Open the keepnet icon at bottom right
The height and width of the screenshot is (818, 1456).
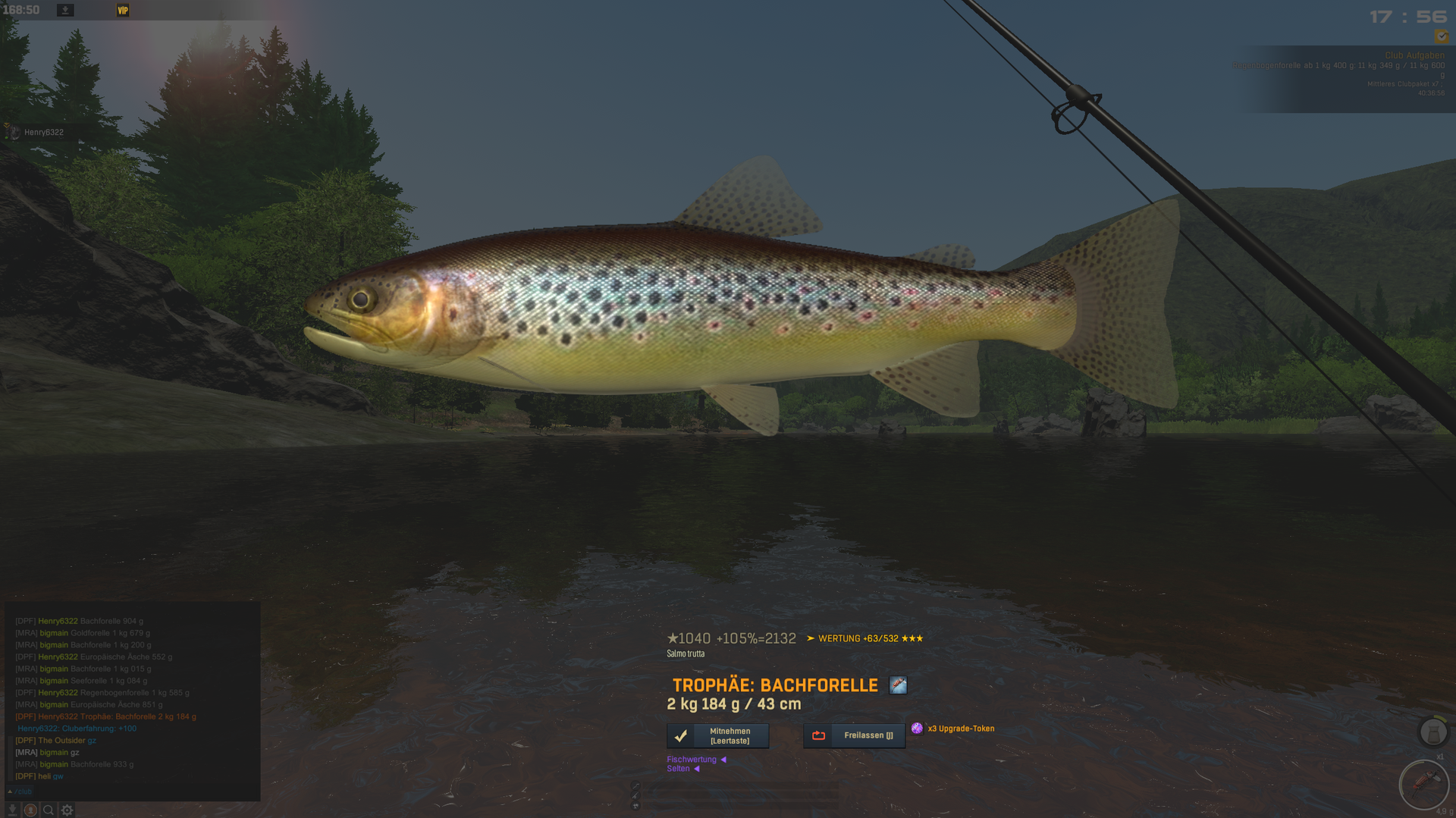click(1432, 732)
